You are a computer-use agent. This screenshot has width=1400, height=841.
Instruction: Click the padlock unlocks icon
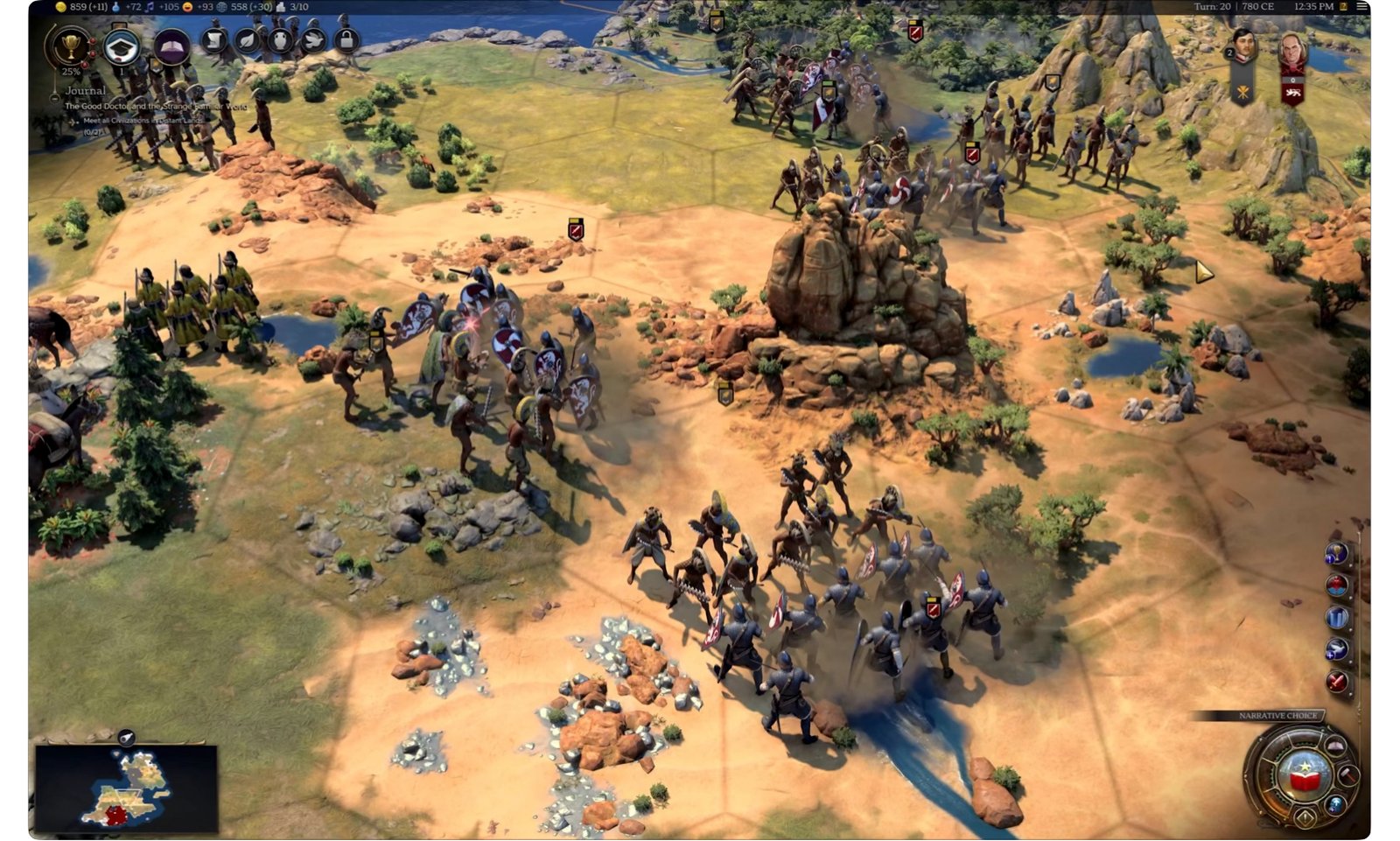coord(345,41)
